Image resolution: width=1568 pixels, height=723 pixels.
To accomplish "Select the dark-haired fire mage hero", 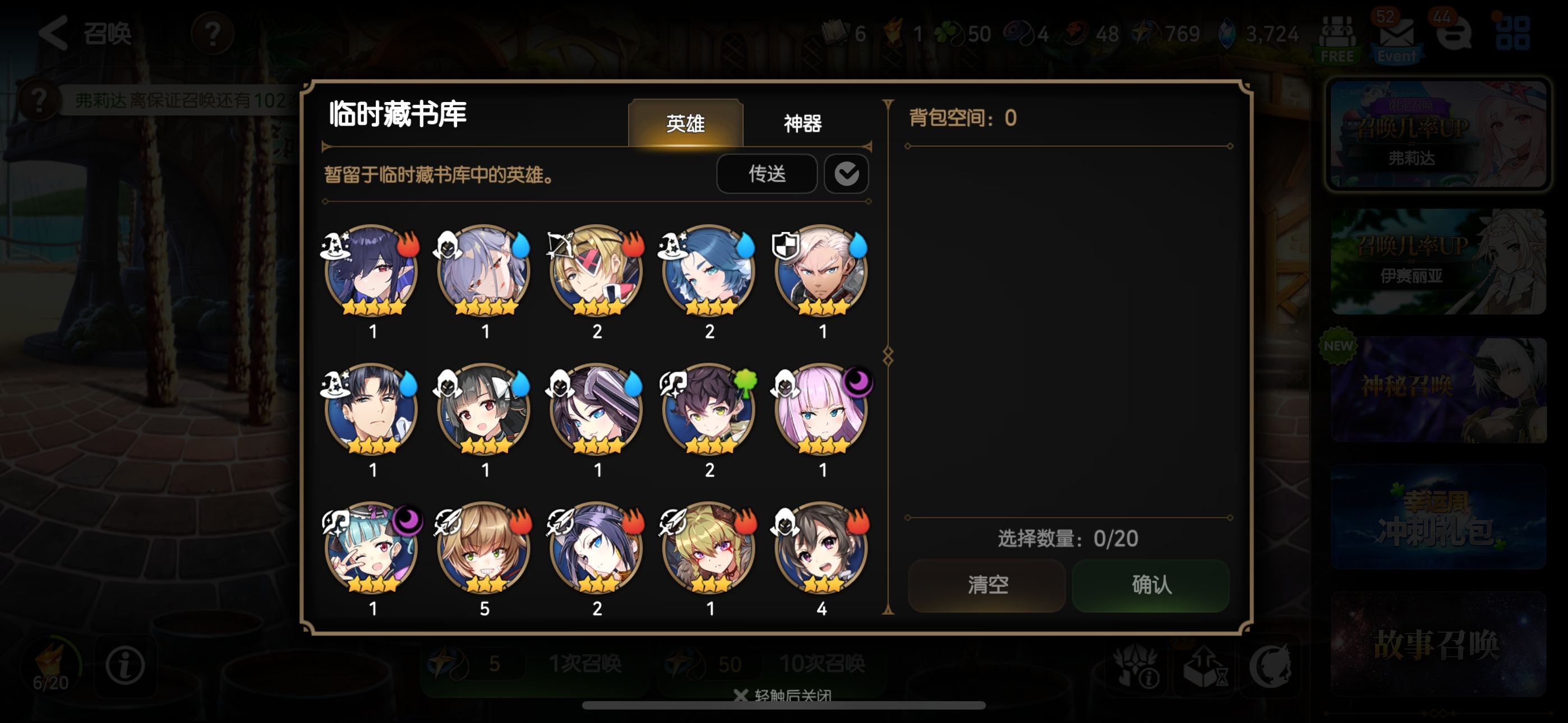I will click(371, 271).
